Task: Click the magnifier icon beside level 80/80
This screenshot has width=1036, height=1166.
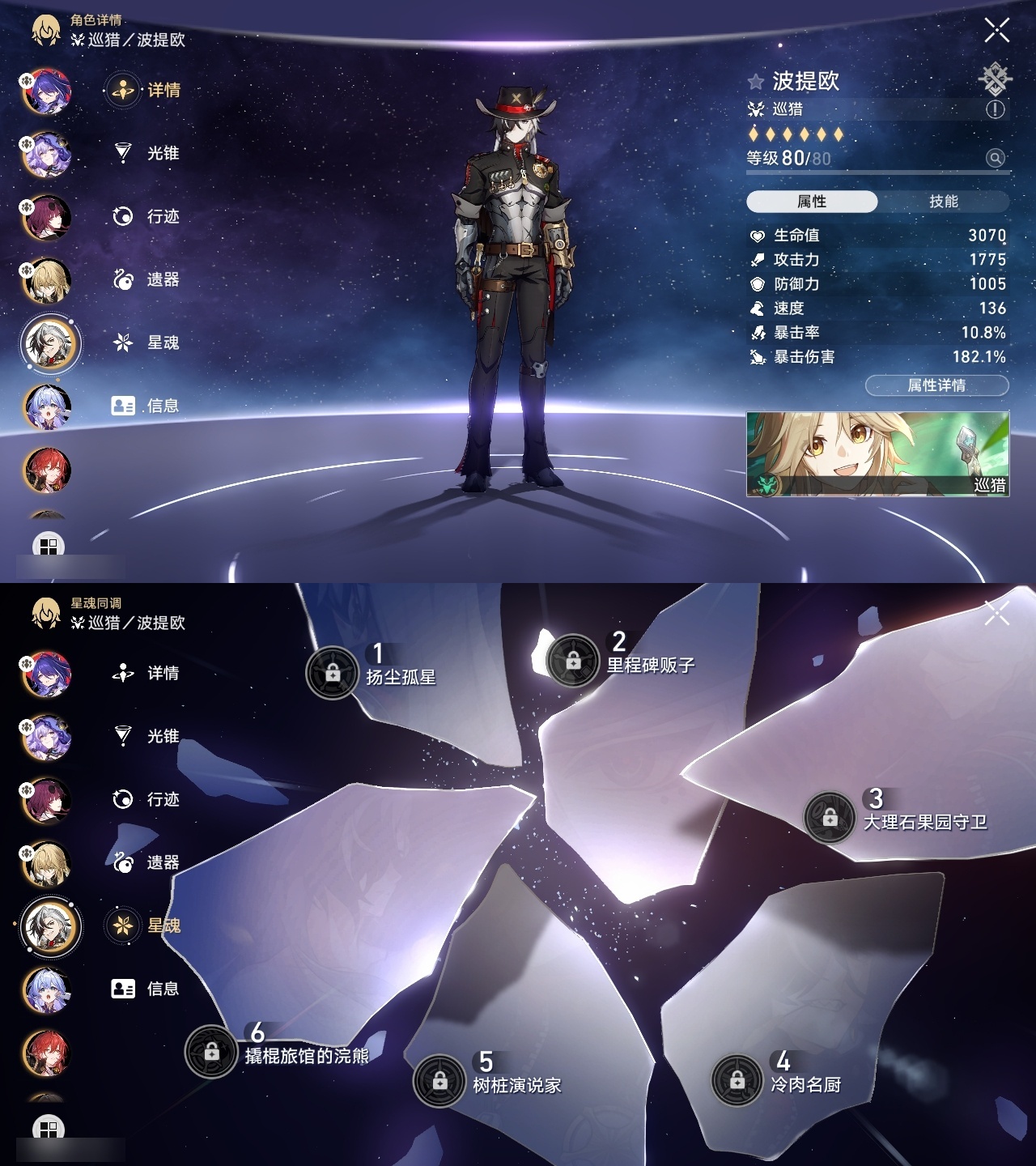Action: click(x=995, y=159)
